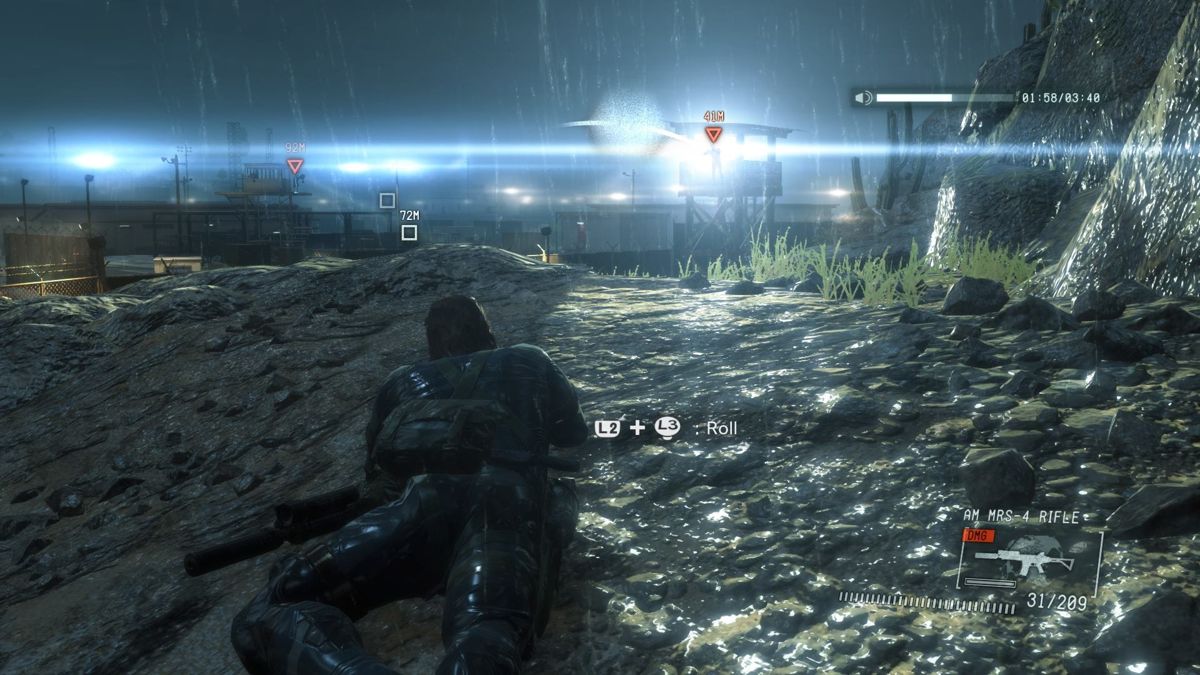Select the enemy marker at 41M

713,134
